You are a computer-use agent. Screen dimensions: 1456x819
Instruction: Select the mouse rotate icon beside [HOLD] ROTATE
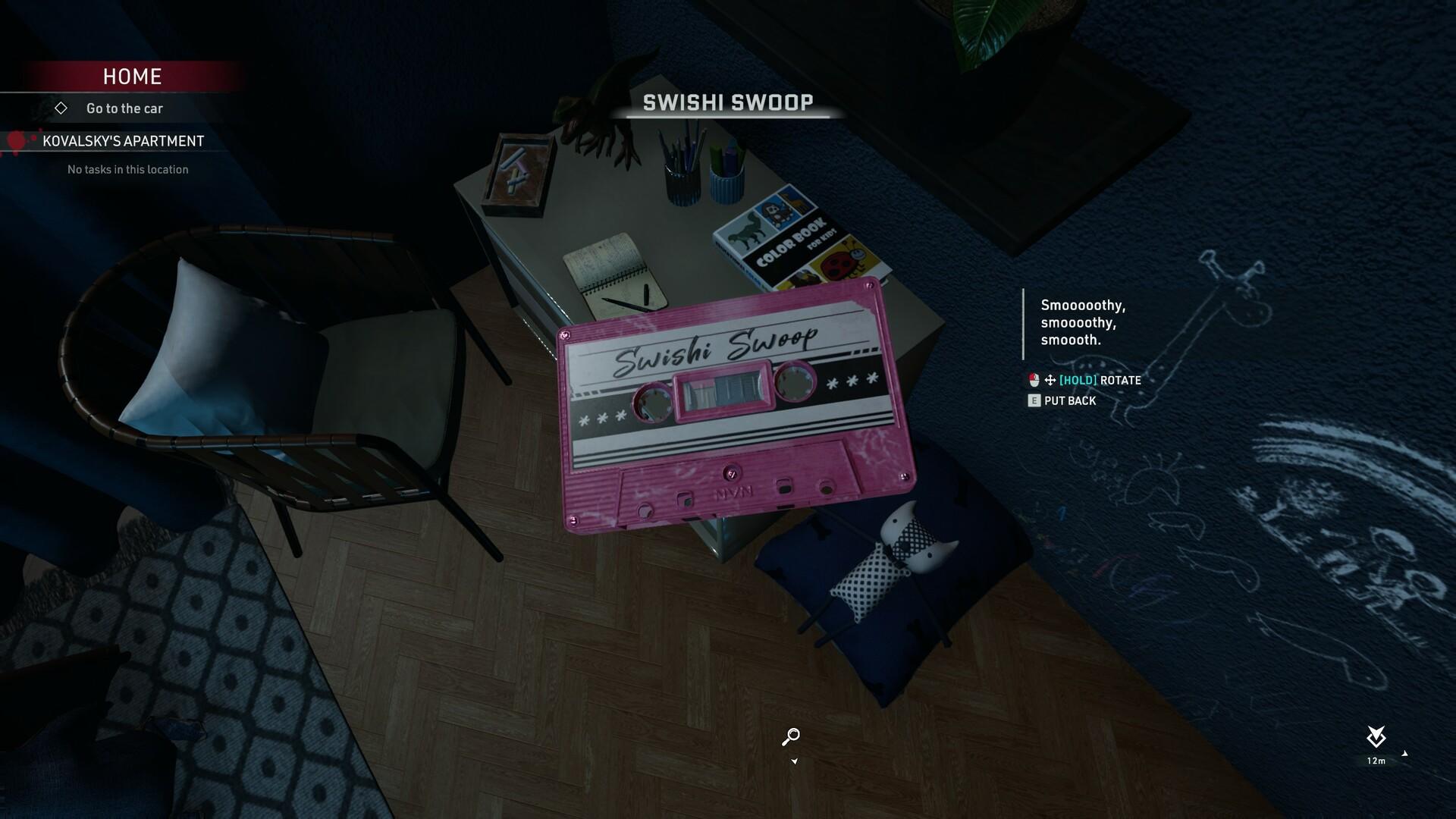coord(1035,380)
